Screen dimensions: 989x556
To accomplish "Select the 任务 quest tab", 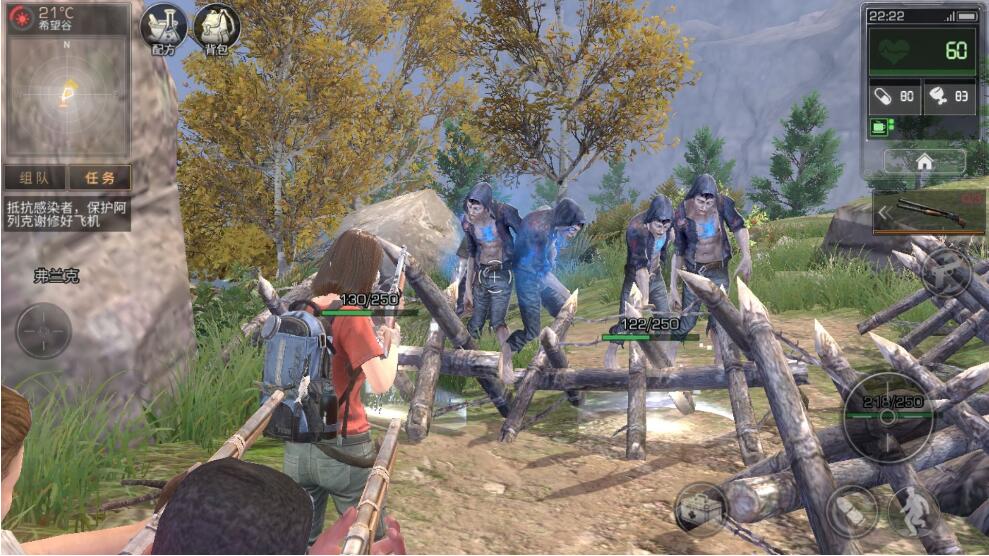I will [x=99, y=178].
